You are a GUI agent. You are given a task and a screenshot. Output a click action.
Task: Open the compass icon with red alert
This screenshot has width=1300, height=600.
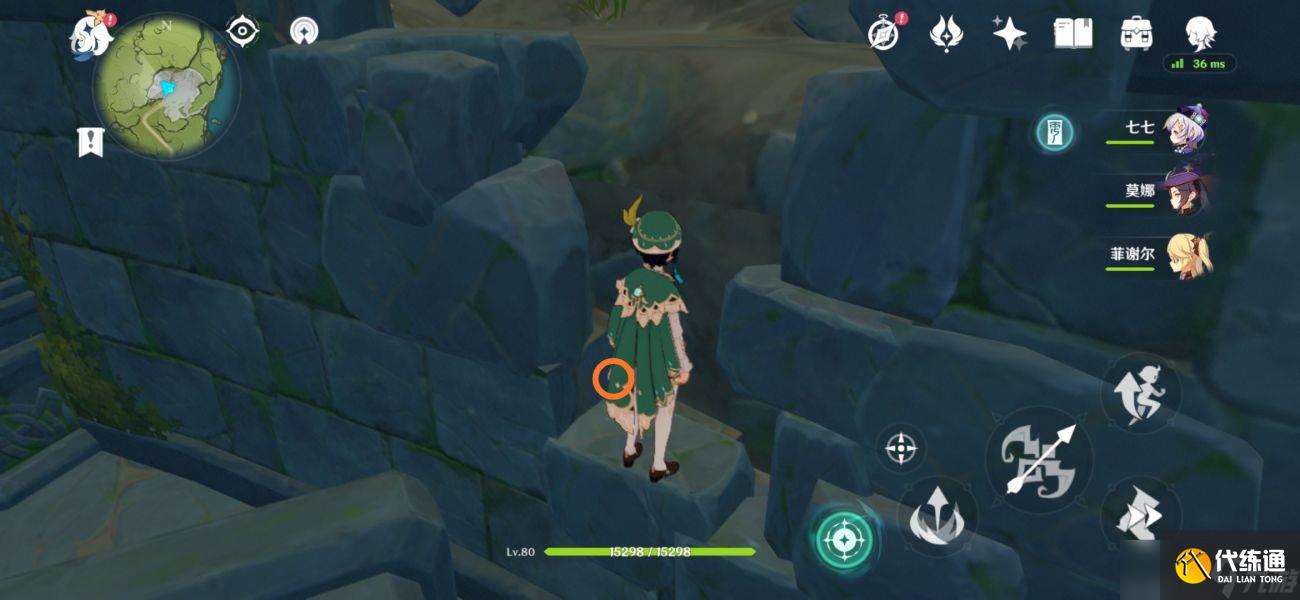coord(884,33)
